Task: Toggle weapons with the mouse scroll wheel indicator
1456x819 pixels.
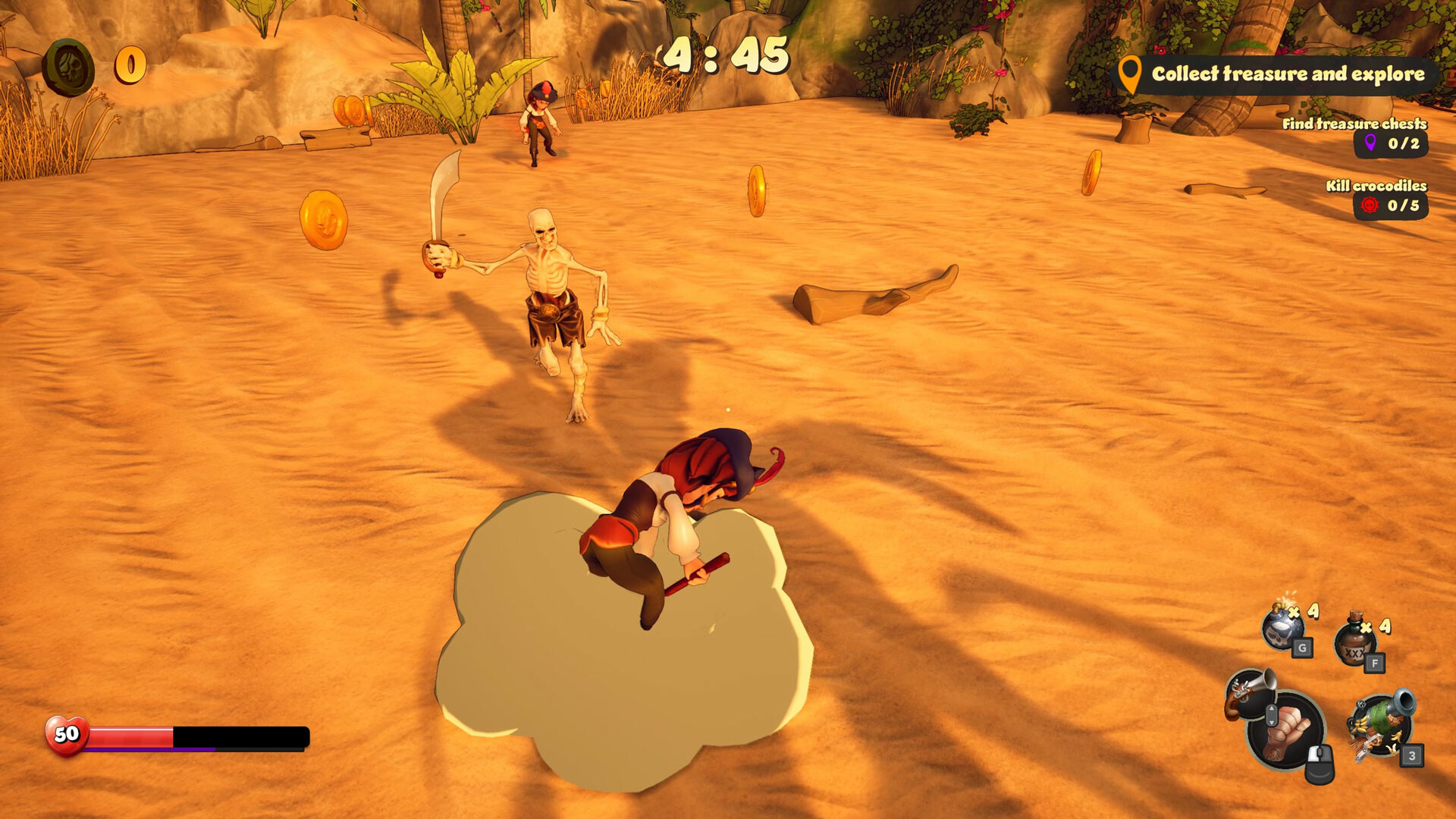Action: (x=1271, y=716)
